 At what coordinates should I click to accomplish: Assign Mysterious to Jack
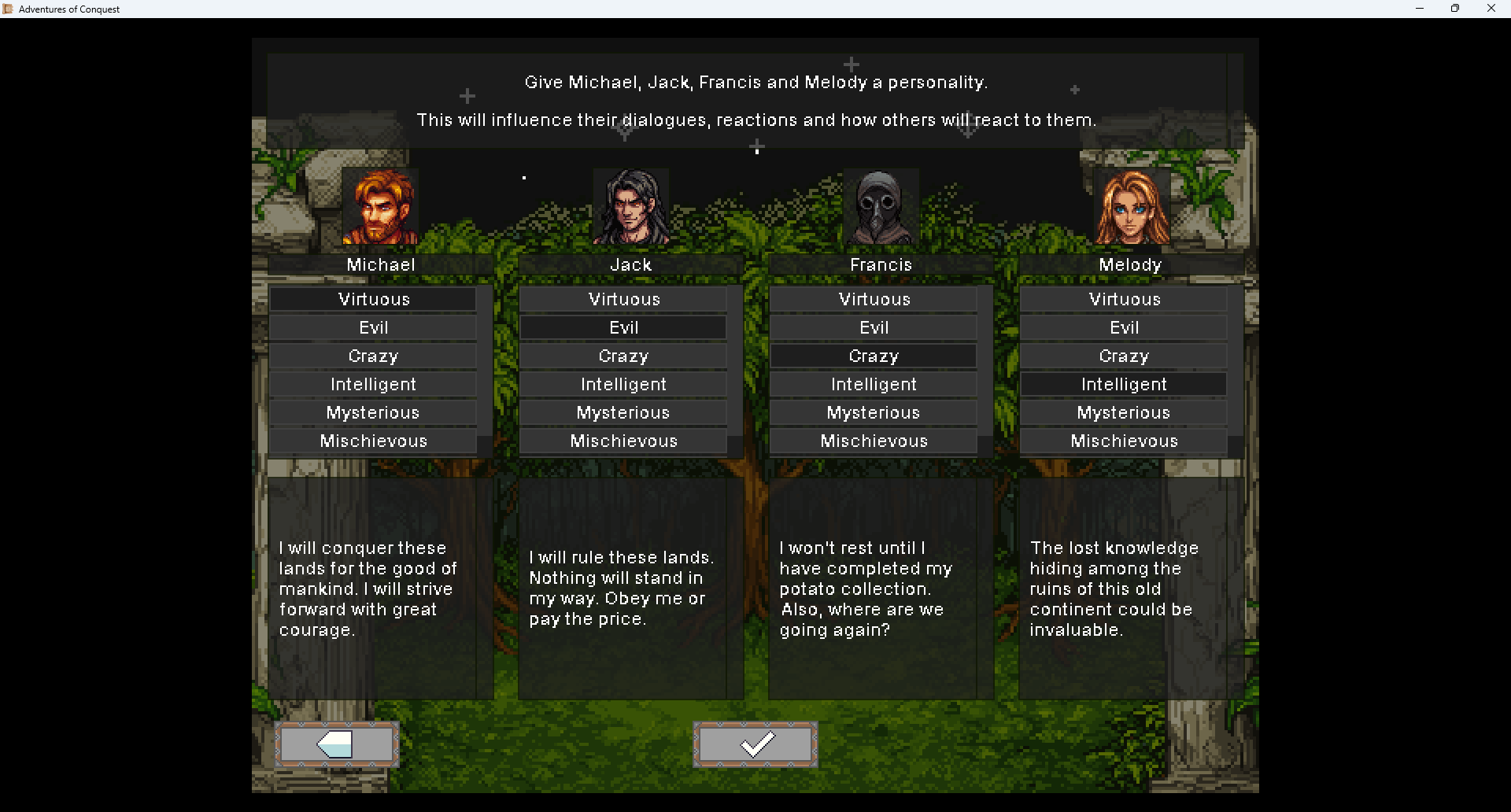623,412
